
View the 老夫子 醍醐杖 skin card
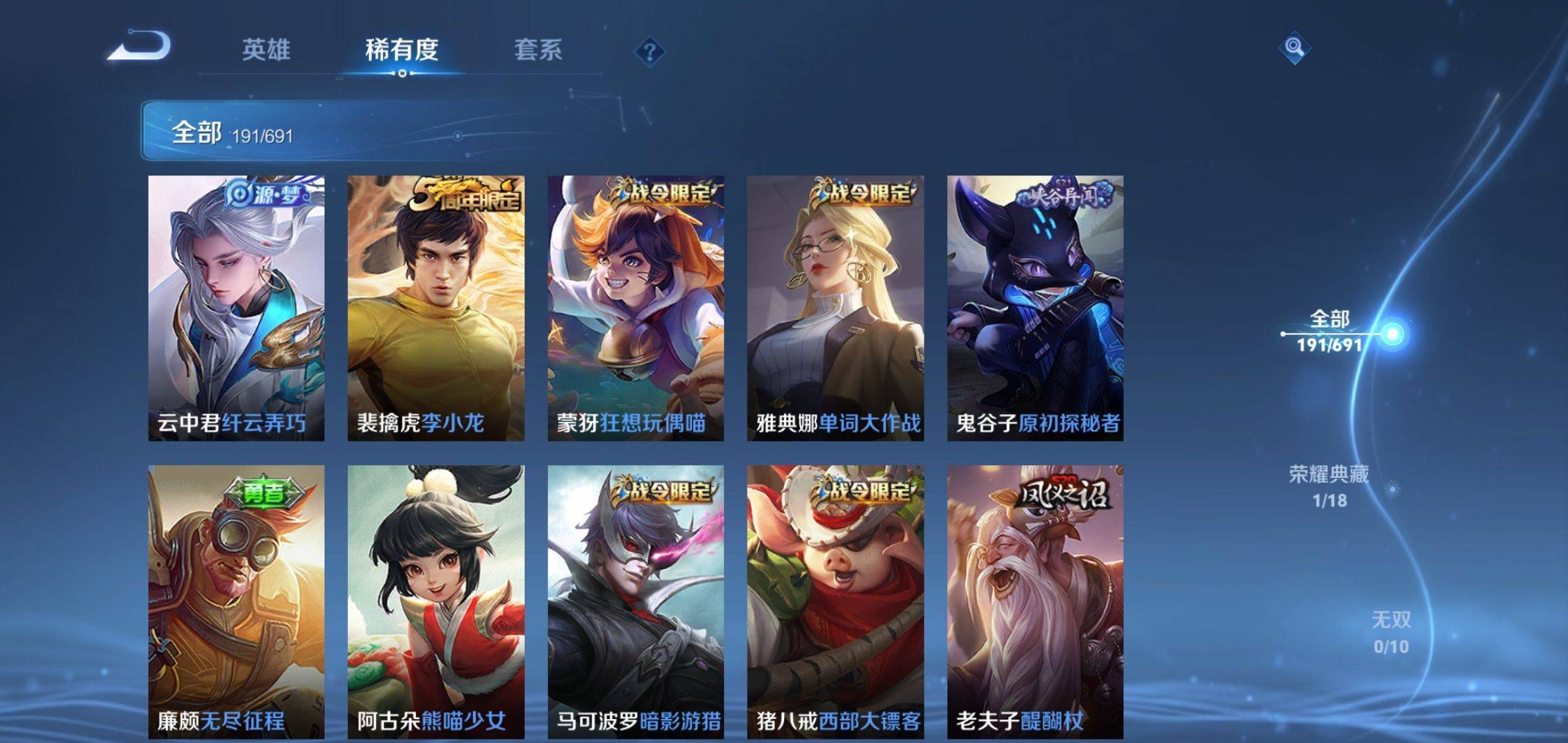1035,601
